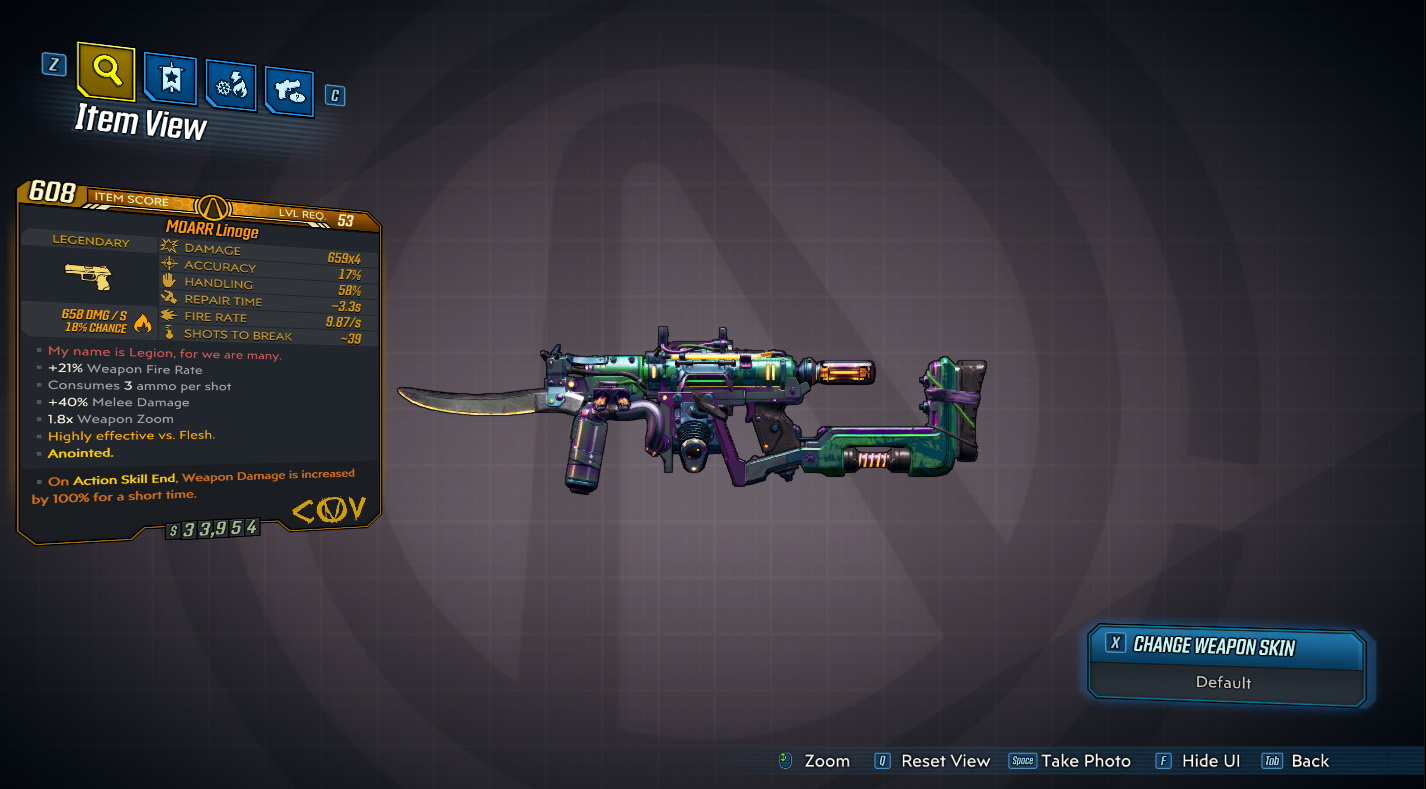The height and width of the screenshot is (789, 1426).
Task: Click the Accuracy crosshair icon
Action: [168, 265]
